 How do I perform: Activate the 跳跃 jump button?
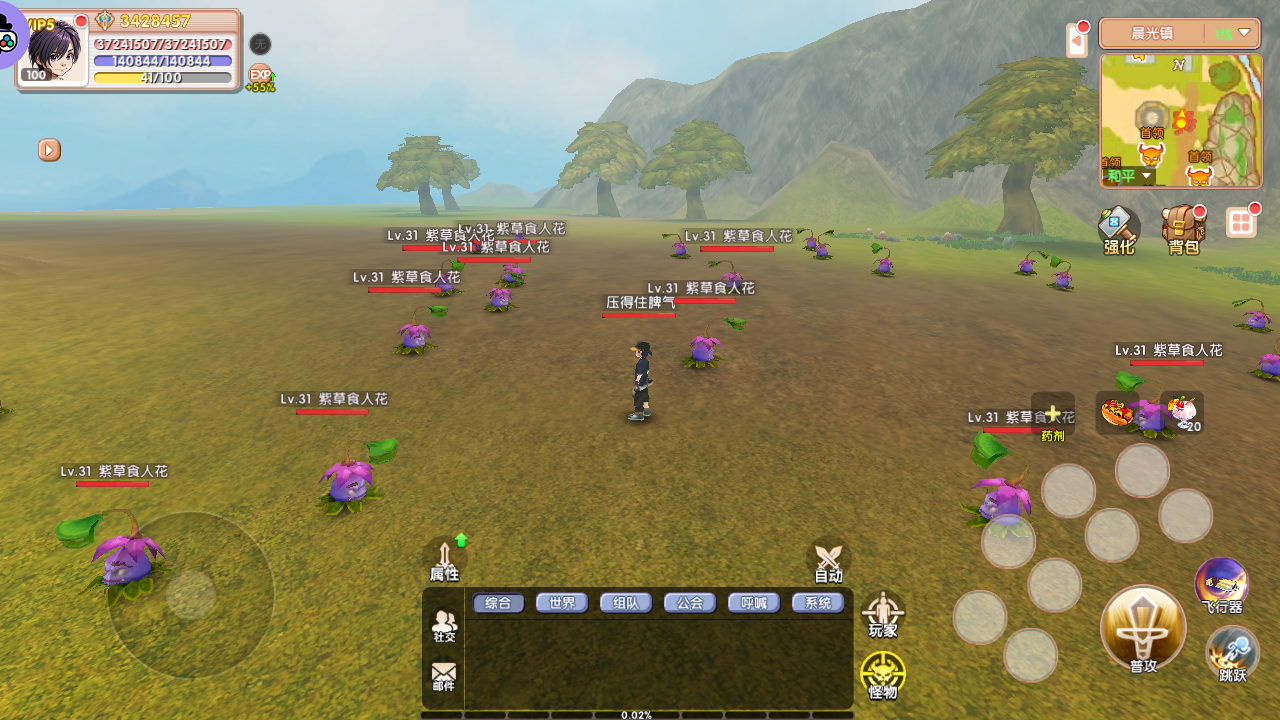pos(1232,655)
